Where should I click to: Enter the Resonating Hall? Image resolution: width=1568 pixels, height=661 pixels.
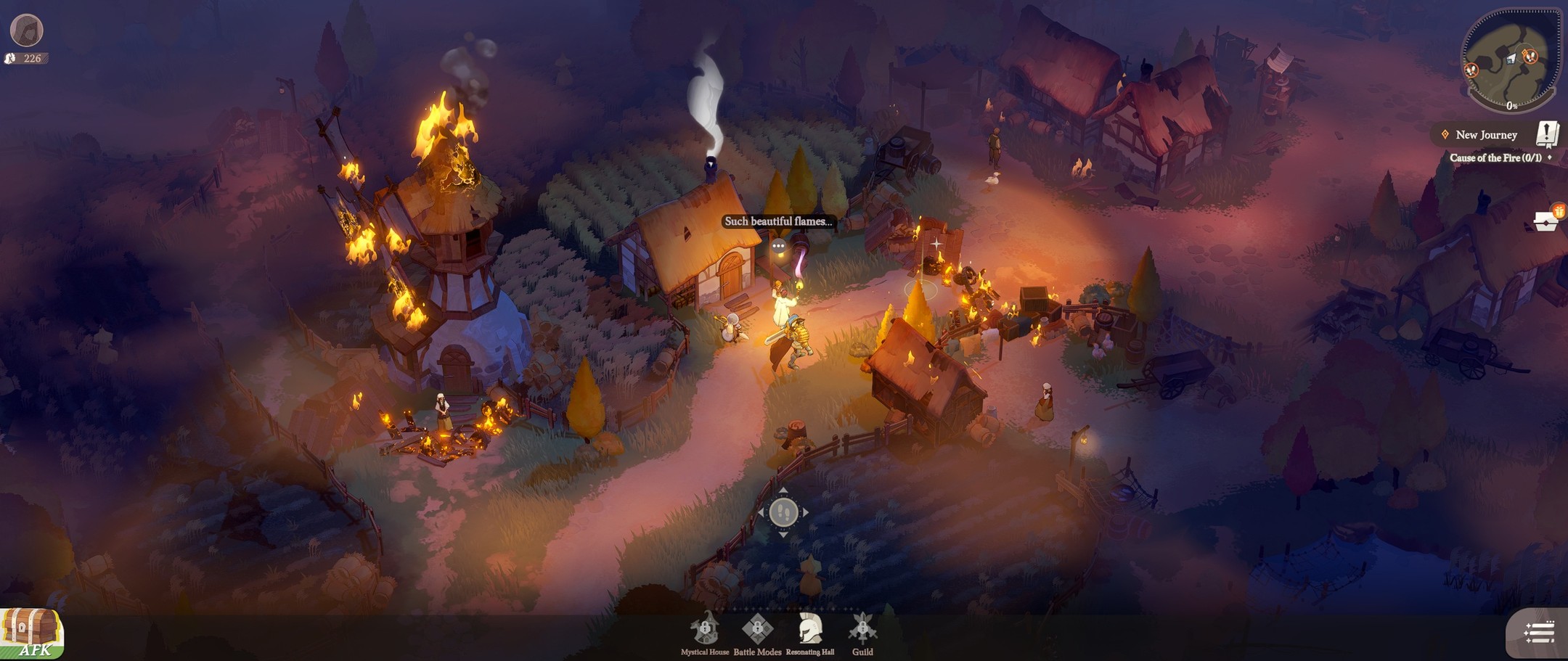point(809,629)
